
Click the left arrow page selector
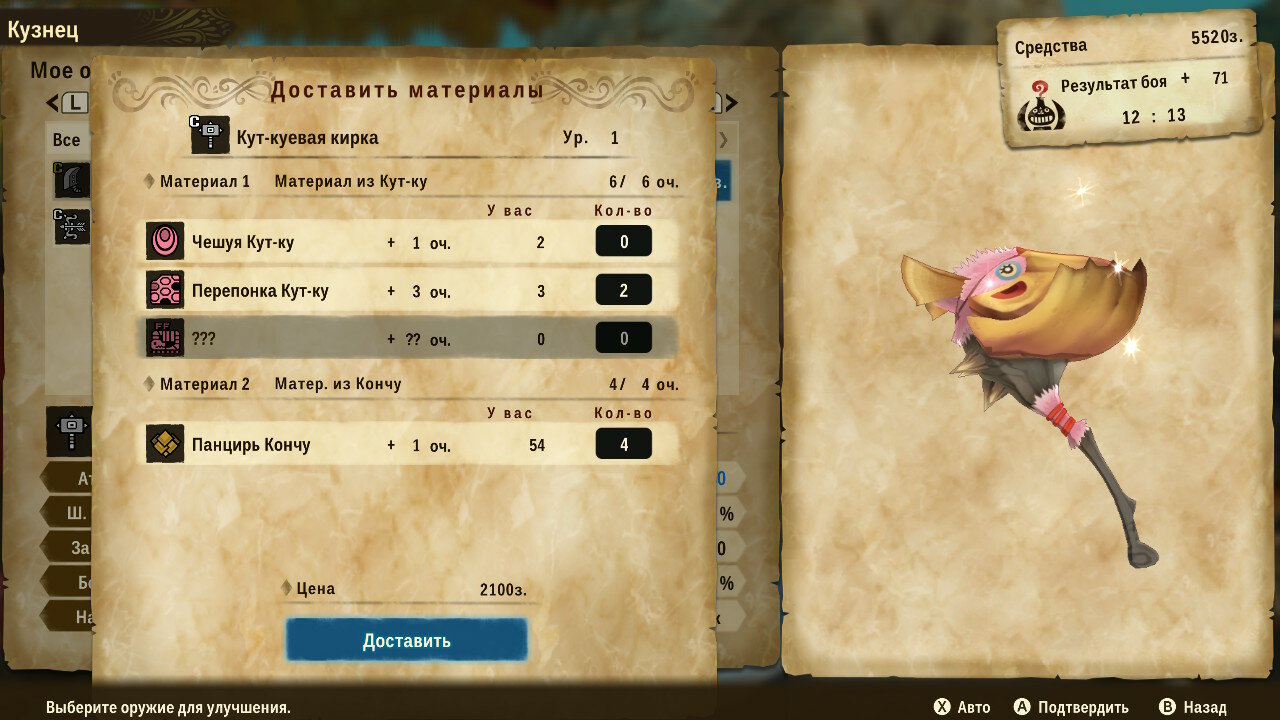52,102
